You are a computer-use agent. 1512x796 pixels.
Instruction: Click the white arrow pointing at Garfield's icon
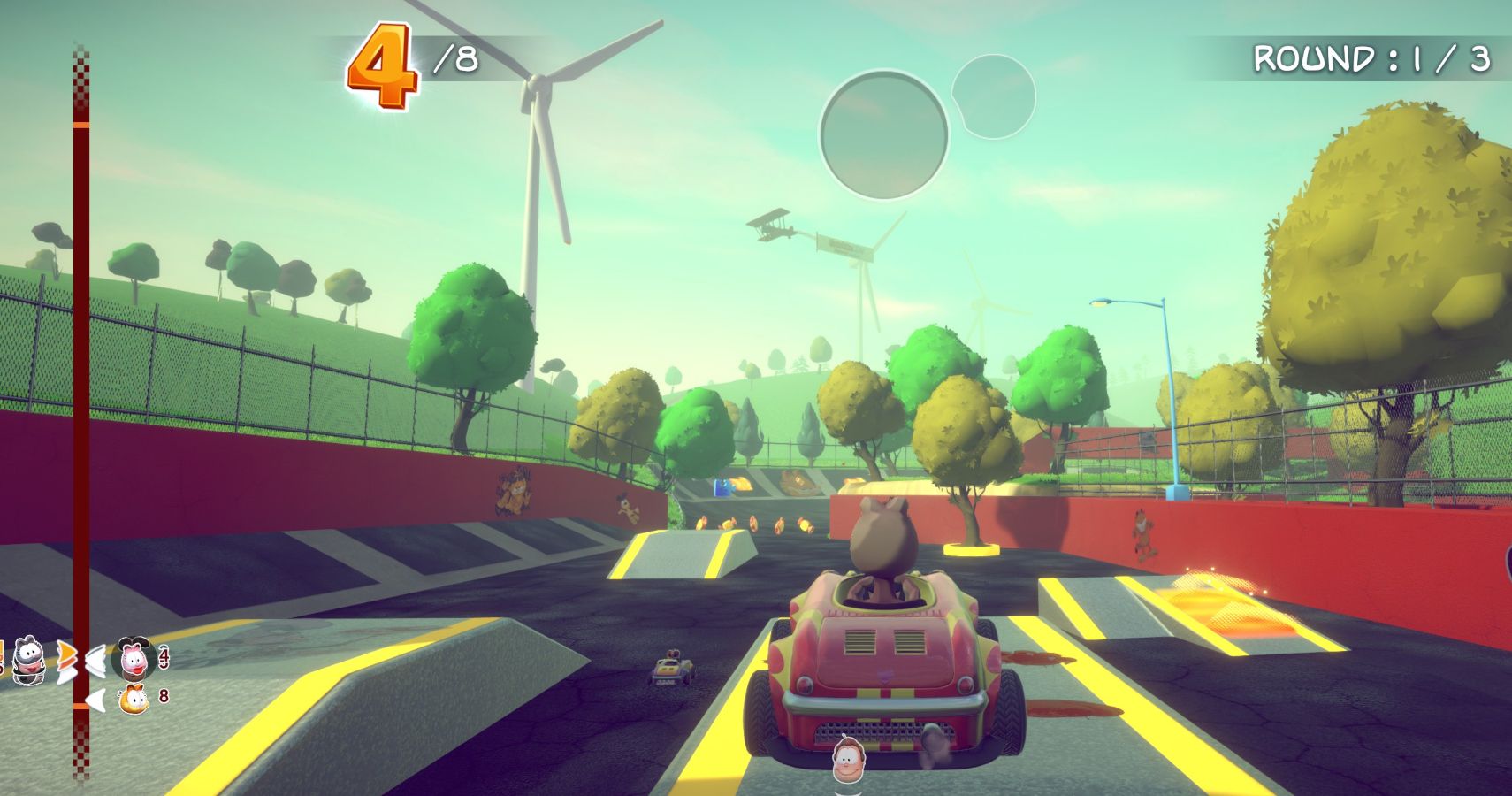(x=97, y=700)
